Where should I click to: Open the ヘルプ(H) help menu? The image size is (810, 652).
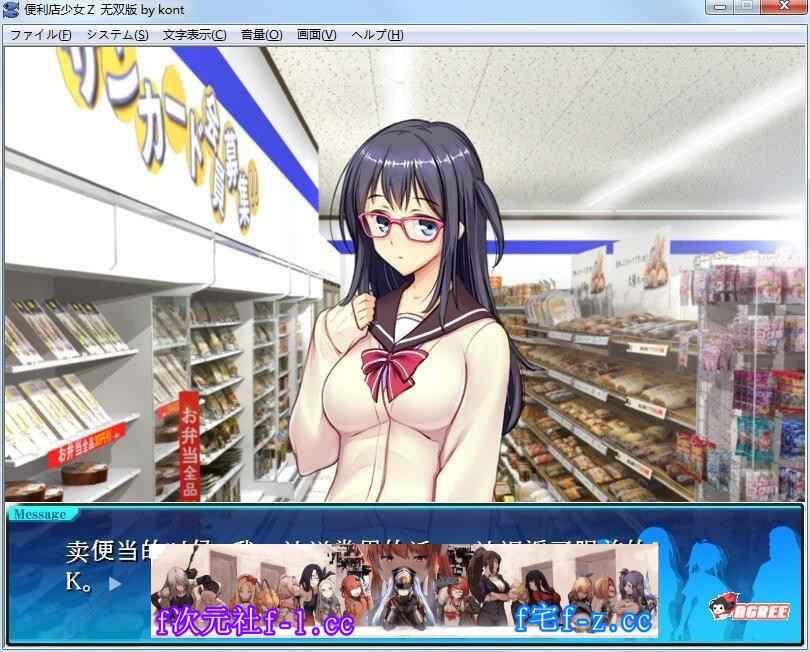[378, 35]
